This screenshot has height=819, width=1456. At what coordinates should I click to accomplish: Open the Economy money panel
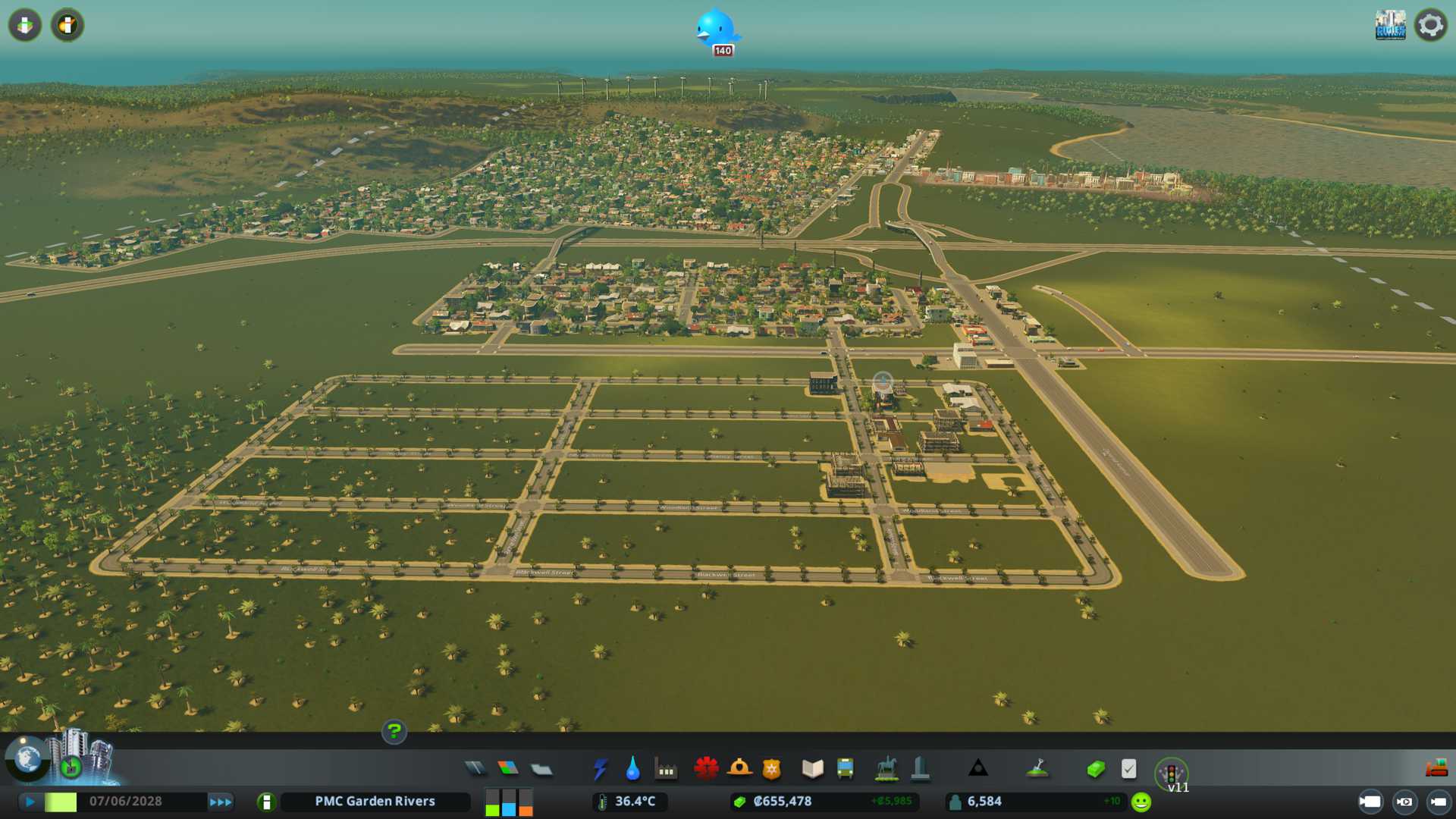tap(1095, 769)
